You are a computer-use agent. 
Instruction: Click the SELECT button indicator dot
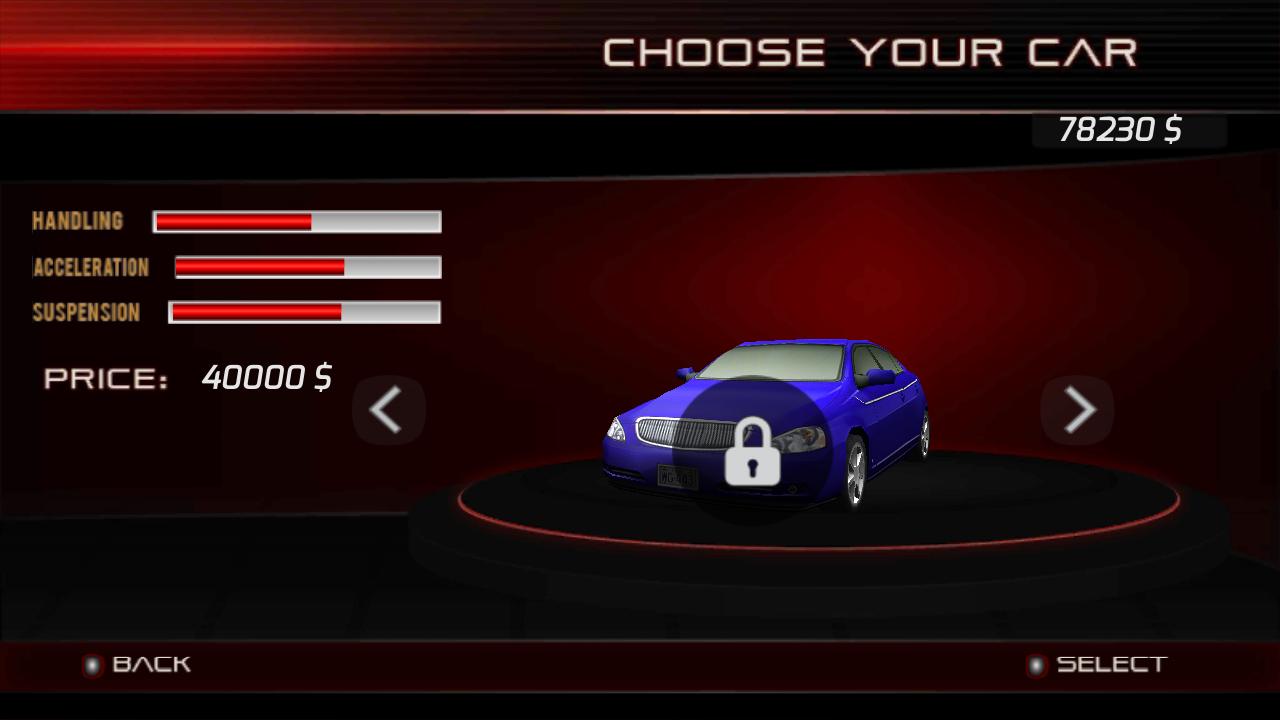[x=1037, y=663]
